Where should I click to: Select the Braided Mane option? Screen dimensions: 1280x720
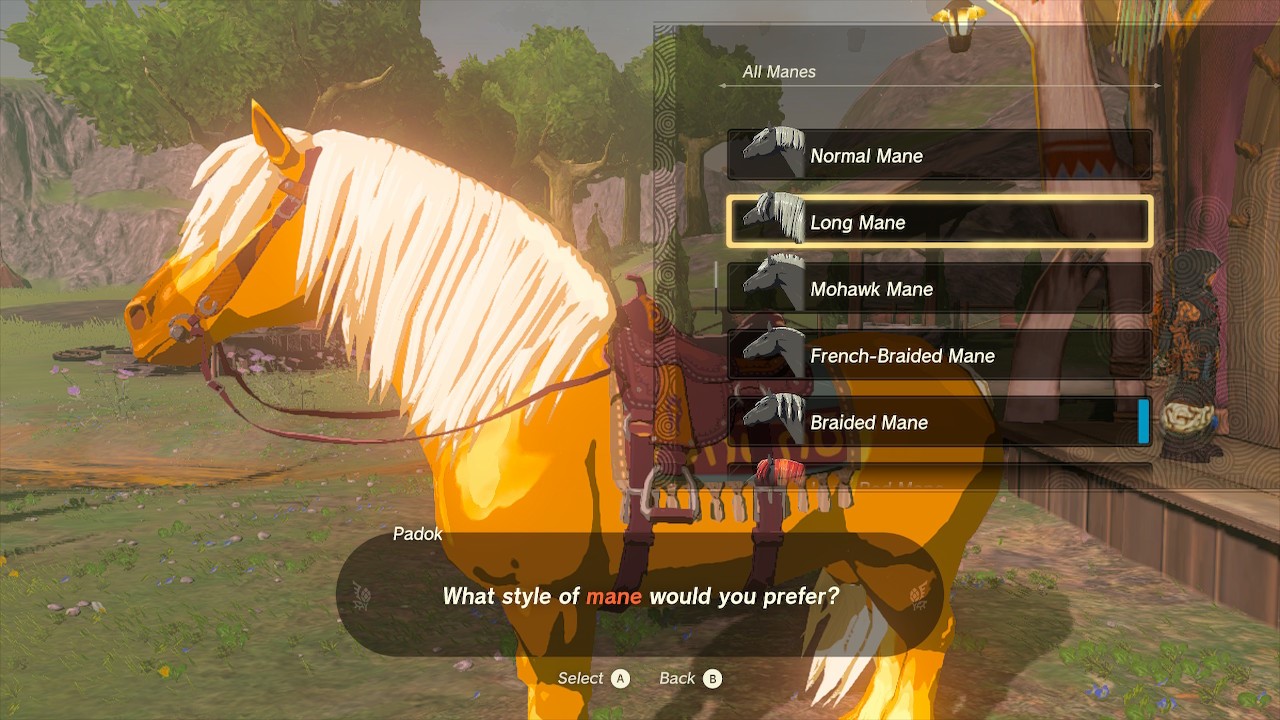[938, 422]
